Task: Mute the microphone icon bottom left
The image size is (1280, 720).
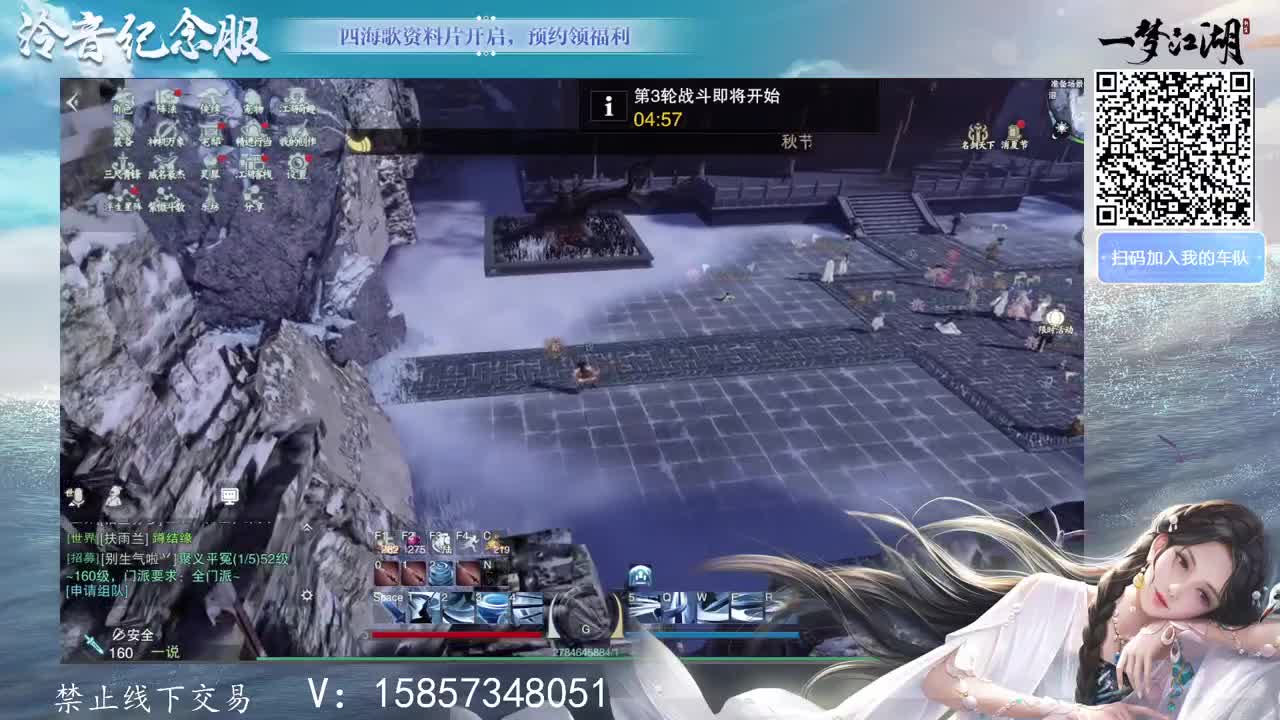Action: [x=76, y=496]
